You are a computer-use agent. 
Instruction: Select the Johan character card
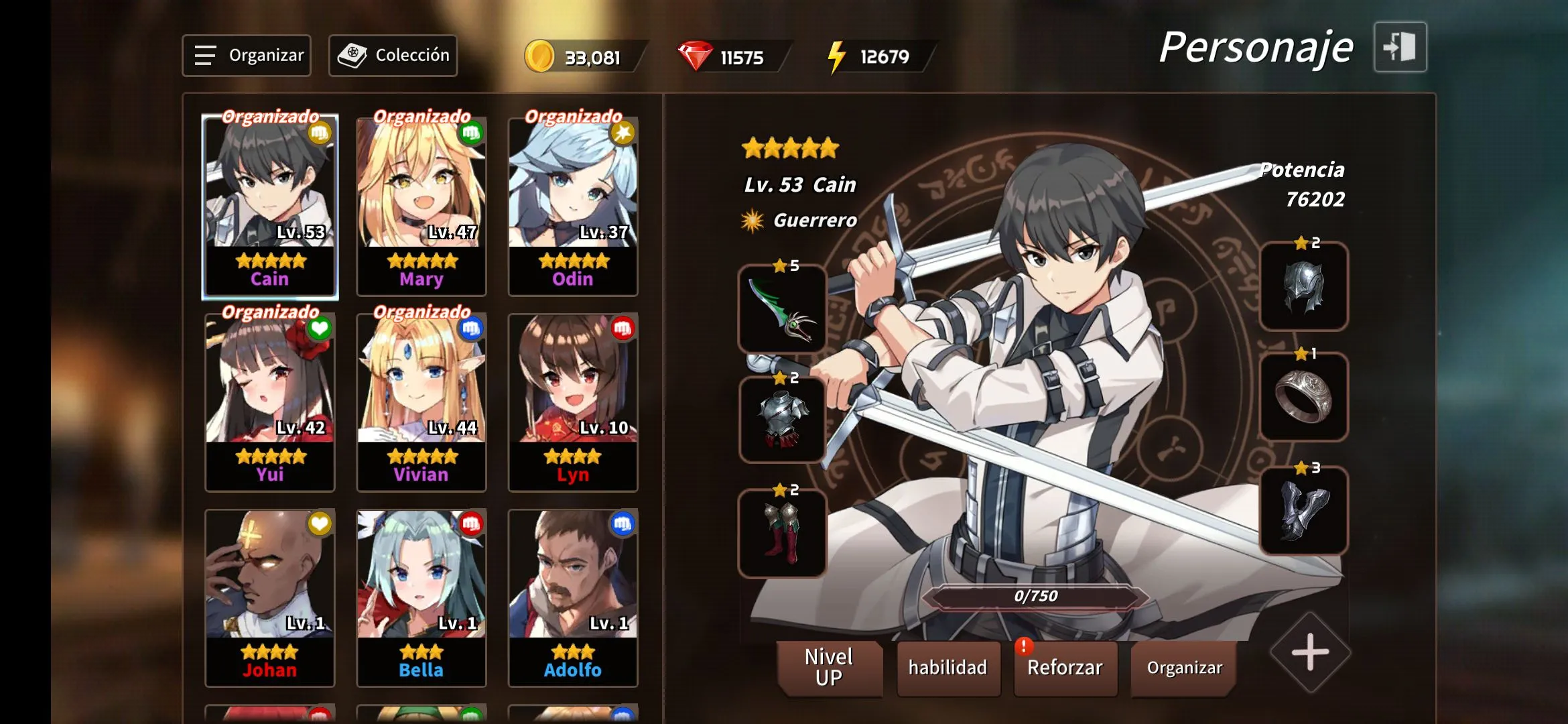[270, 597]
